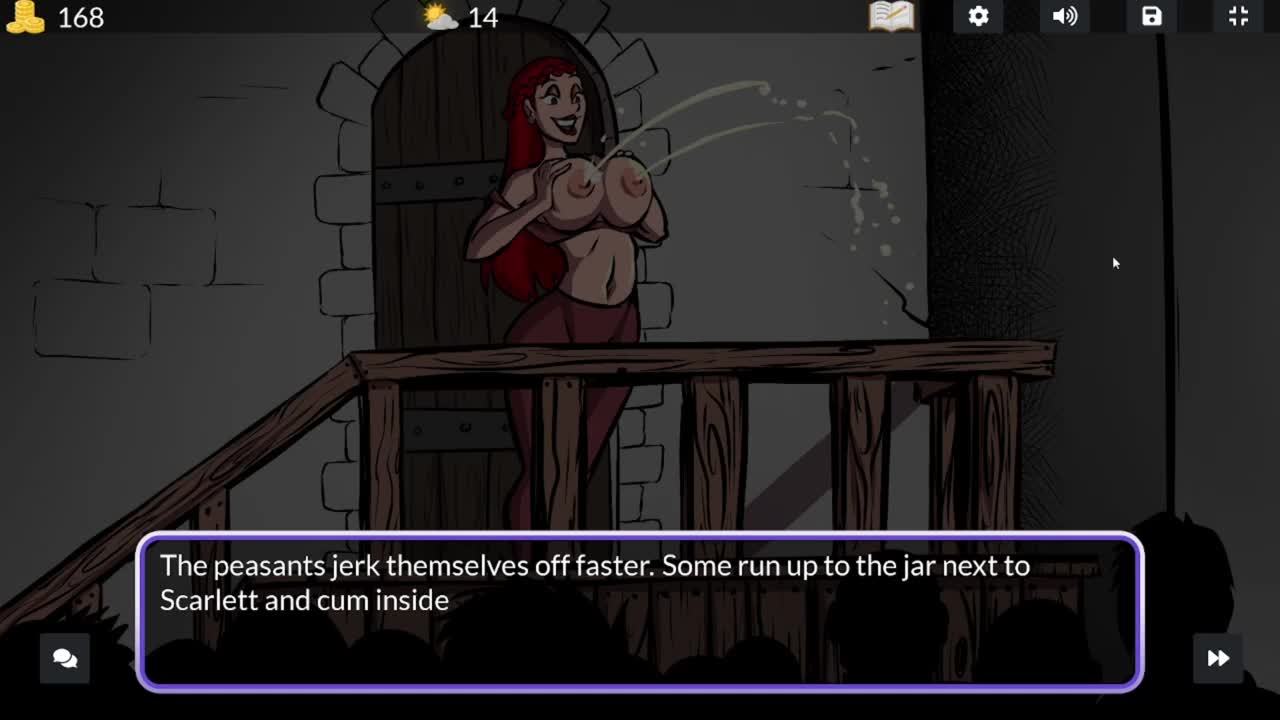Show the dialogue history log
The height and width of the screenshot is (720, 1280).
[x=65, y=658]
